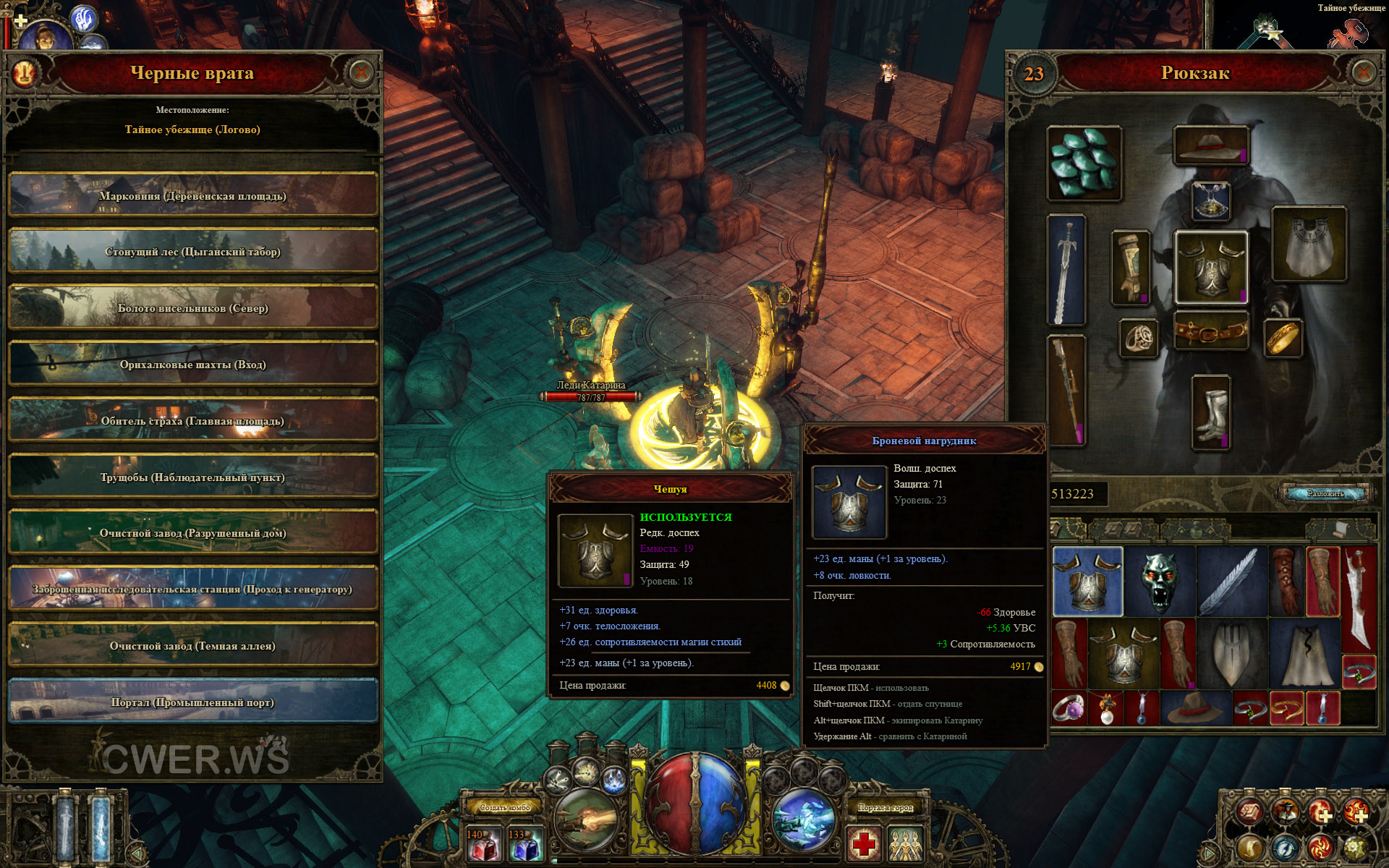Select Стонущий лес (Цыганский табор) destination
Viewport: 1389px width, 868px height.
192,252
